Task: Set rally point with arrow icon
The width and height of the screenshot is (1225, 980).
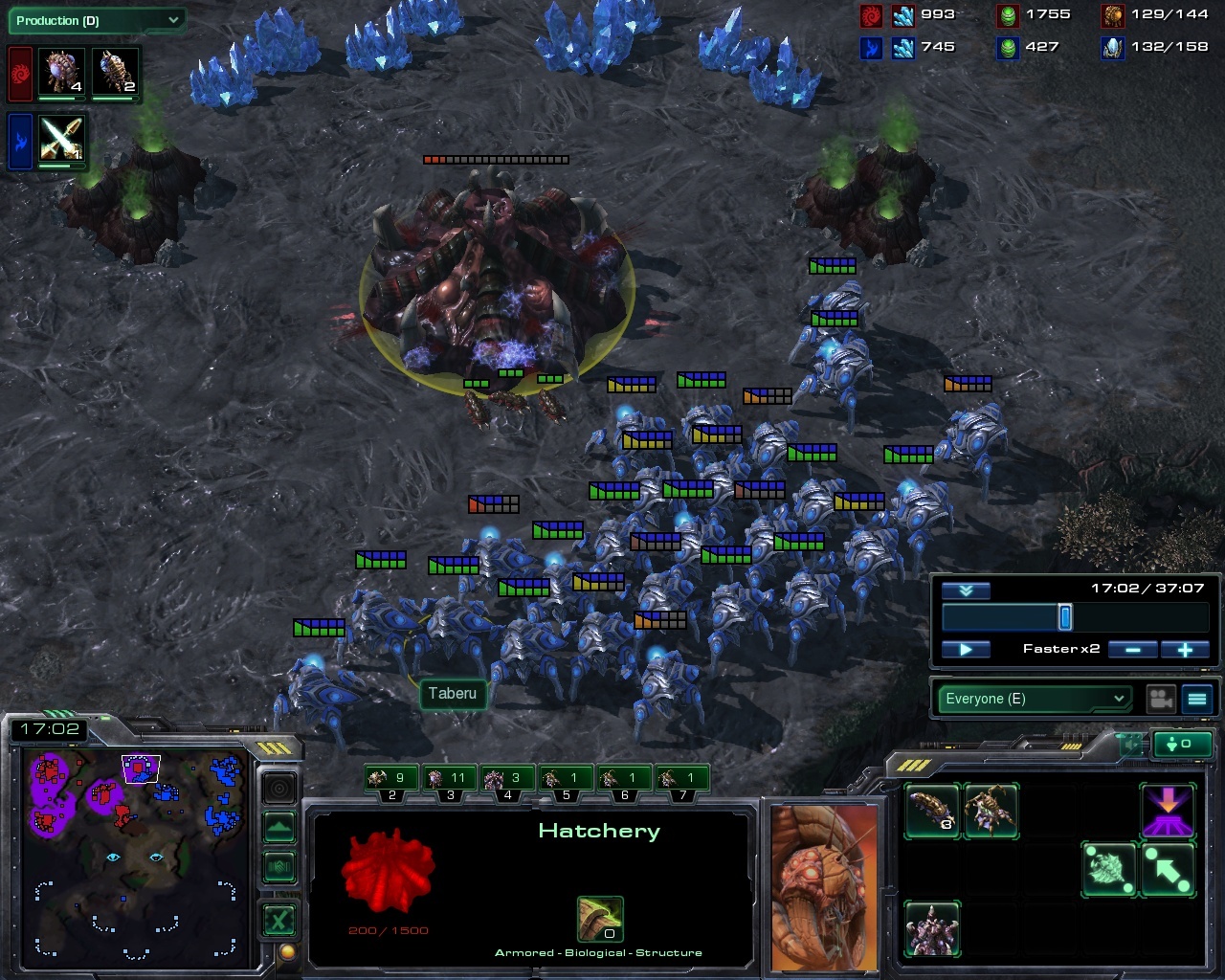Action: tap(1168, 869)
